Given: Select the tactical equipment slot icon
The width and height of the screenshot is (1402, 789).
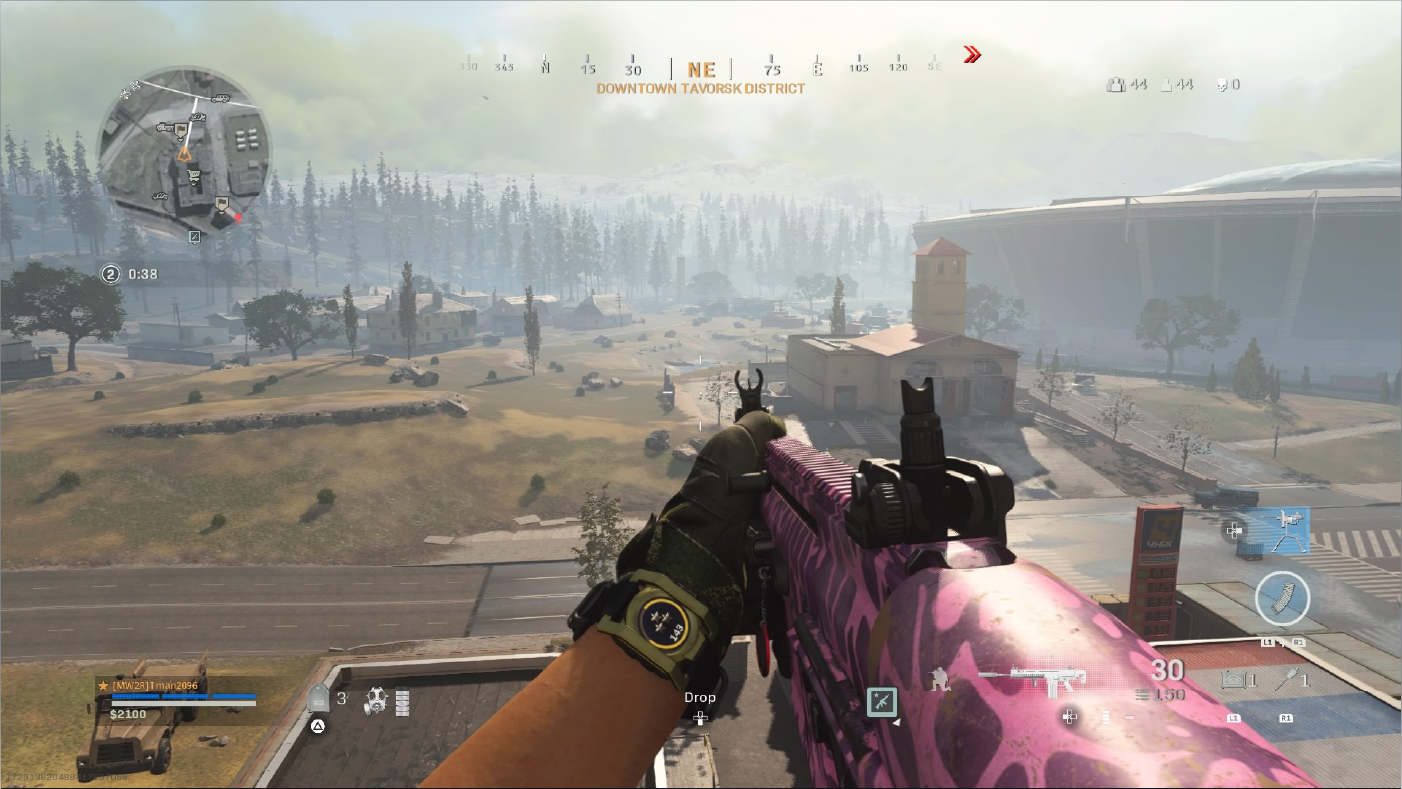Looking at the screenshot, I should 1234,682.
